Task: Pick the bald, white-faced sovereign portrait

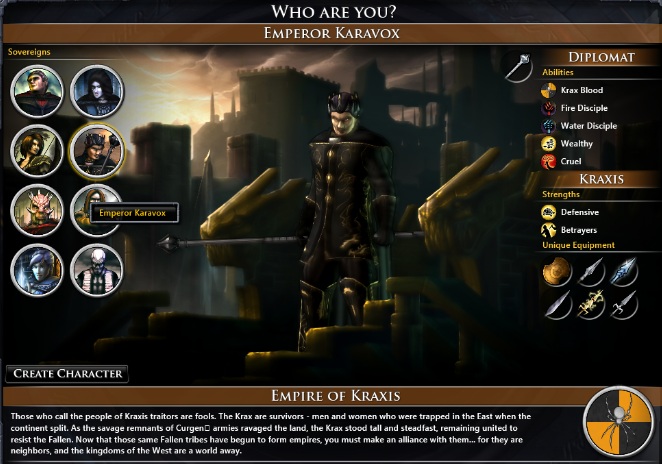Action: (96, 268)
